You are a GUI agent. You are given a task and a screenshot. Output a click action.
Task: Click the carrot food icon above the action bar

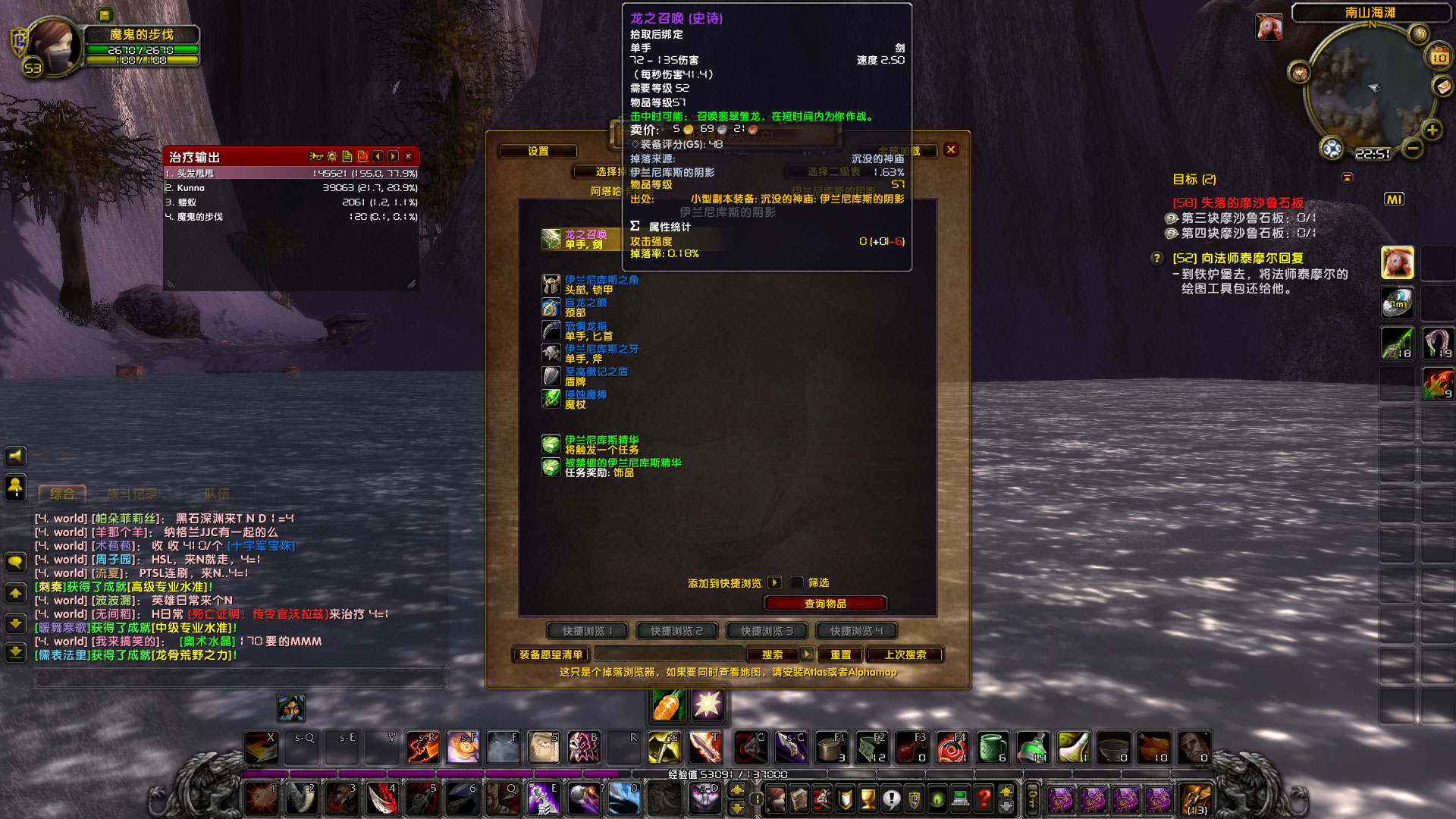[667, 705]
